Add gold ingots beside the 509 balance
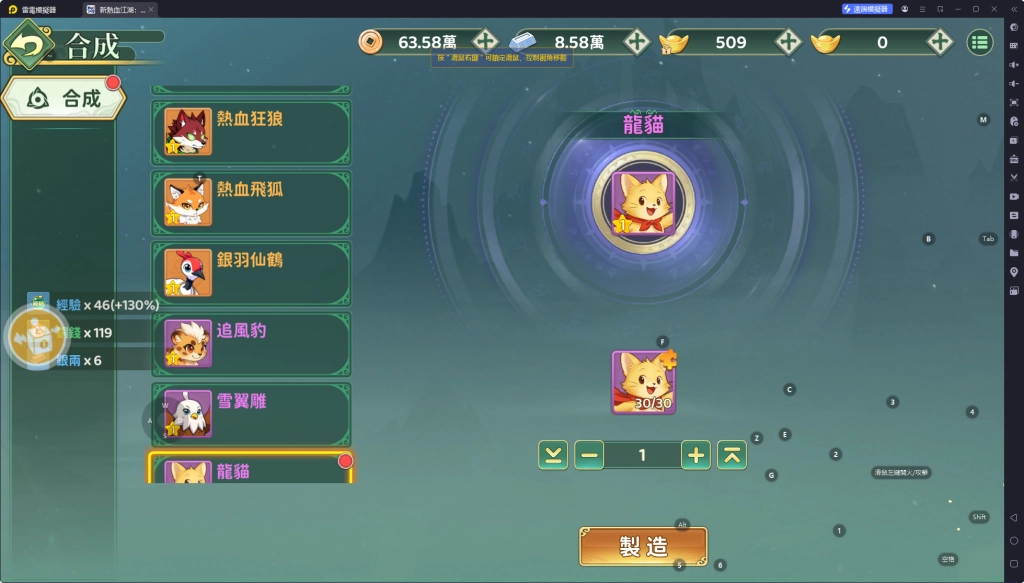 click(788, 42)
